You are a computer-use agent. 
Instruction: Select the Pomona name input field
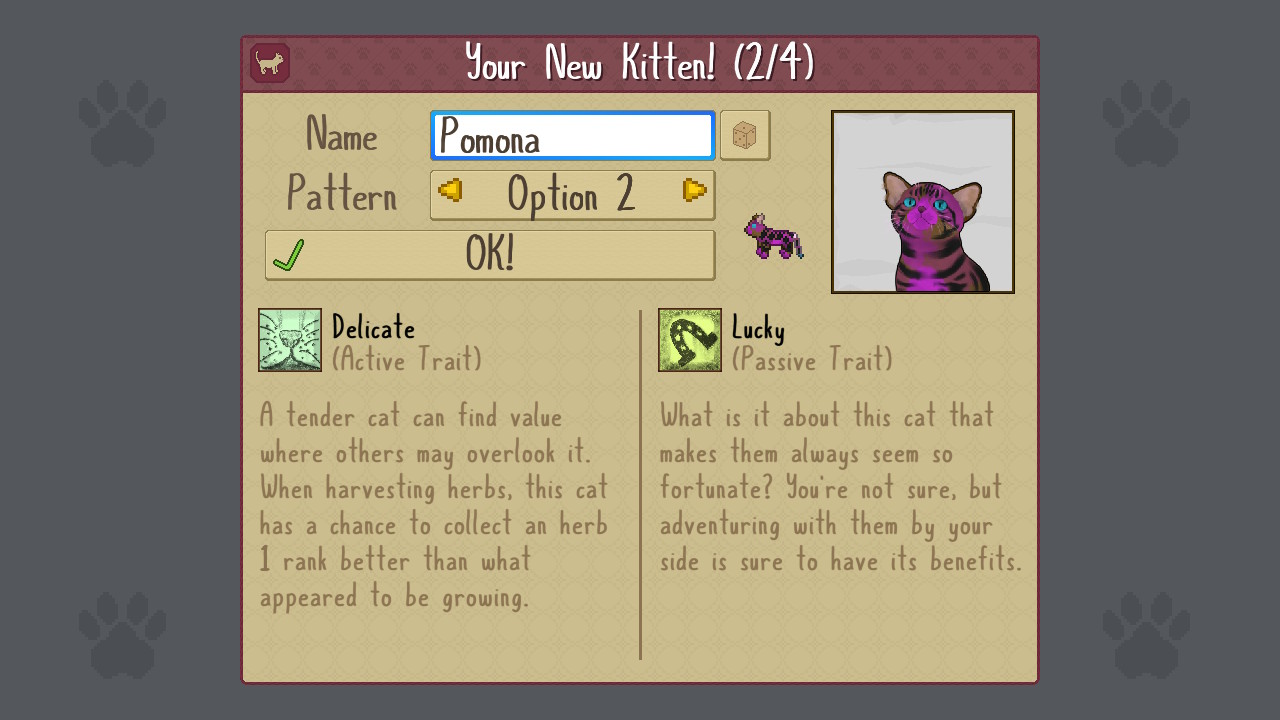point(572,135)
